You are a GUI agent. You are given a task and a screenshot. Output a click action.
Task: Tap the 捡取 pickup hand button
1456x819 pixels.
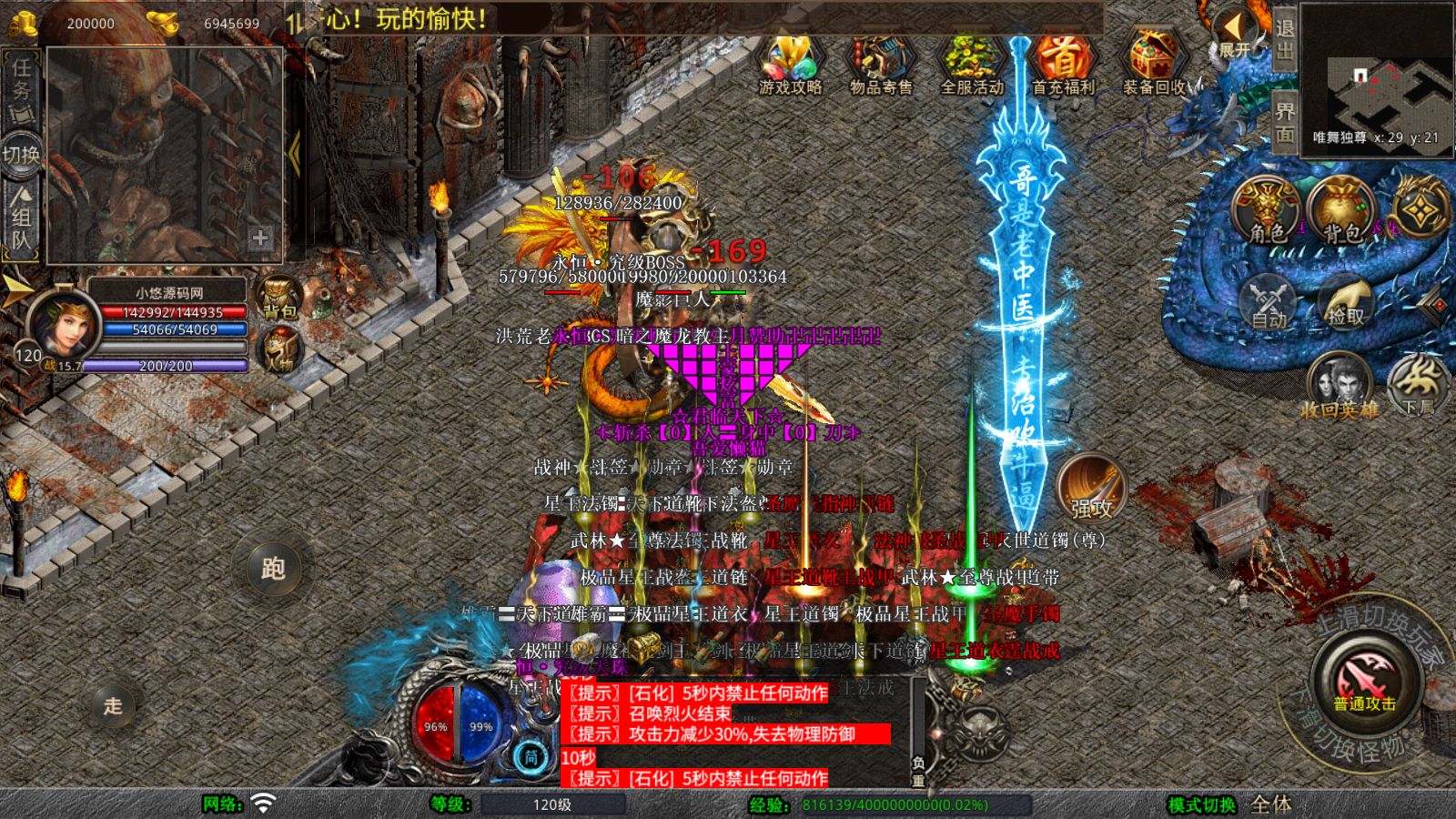pos(1346,302)
